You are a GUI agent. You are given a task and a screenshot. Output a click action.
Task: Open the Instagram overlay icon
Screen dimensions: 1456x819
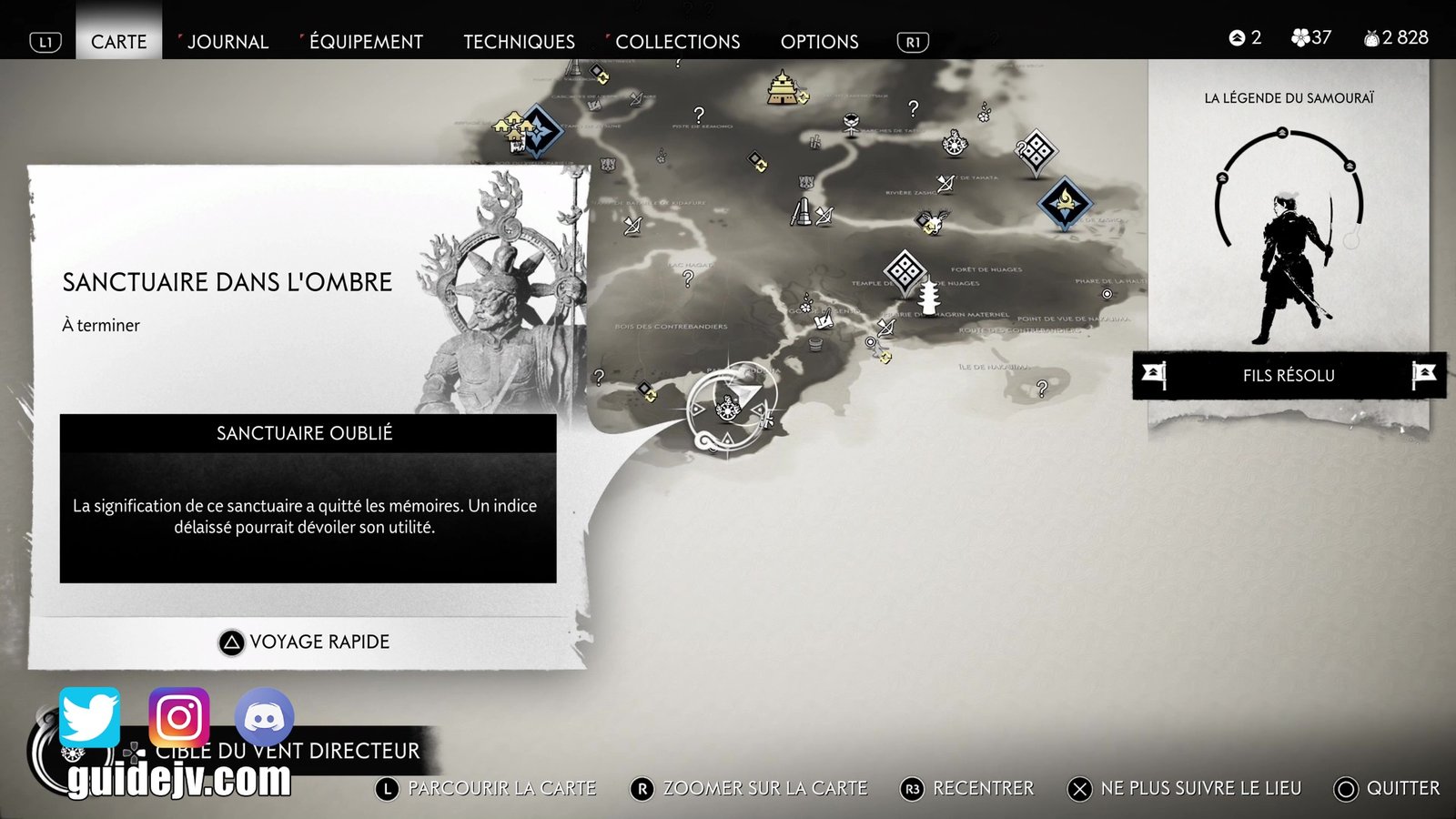[179, 717]
